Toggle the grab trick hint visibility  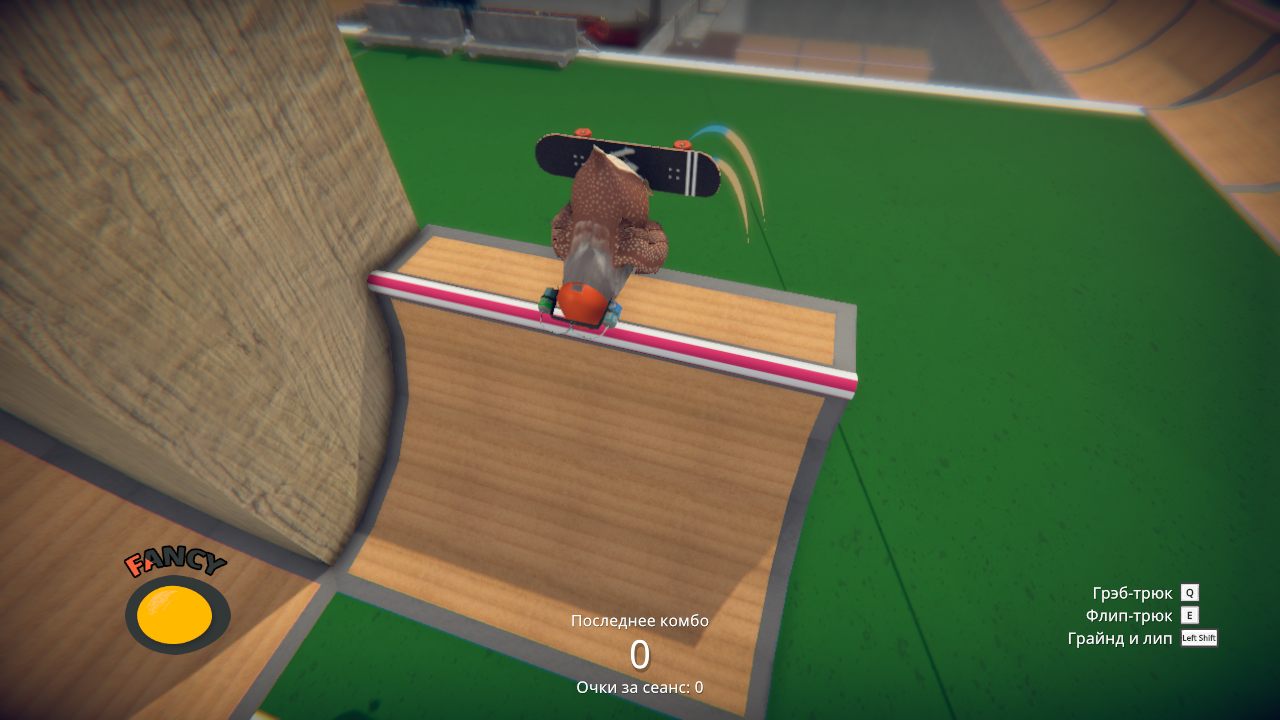pyautogui.click(x=1135, y=592)
